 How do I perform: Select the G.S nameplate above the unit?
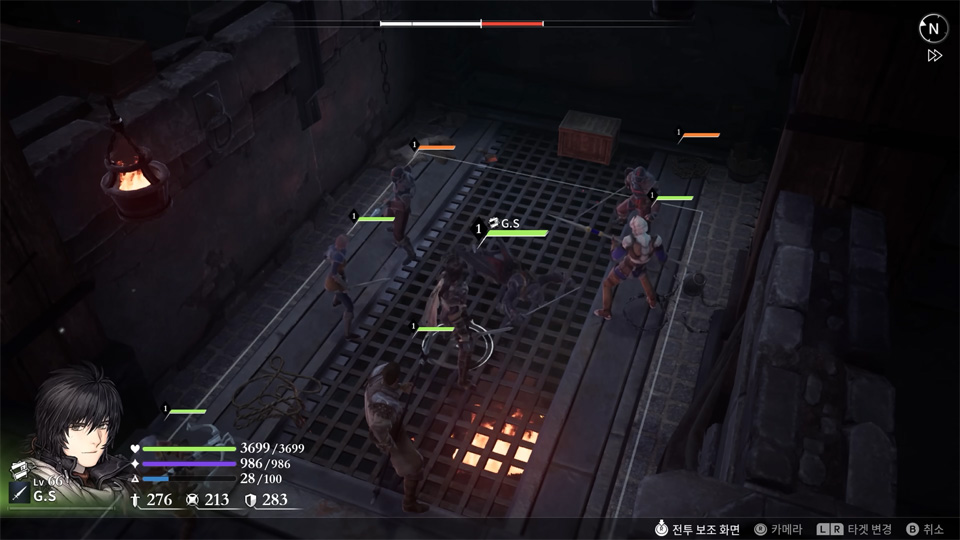click(x=509, y=223)
